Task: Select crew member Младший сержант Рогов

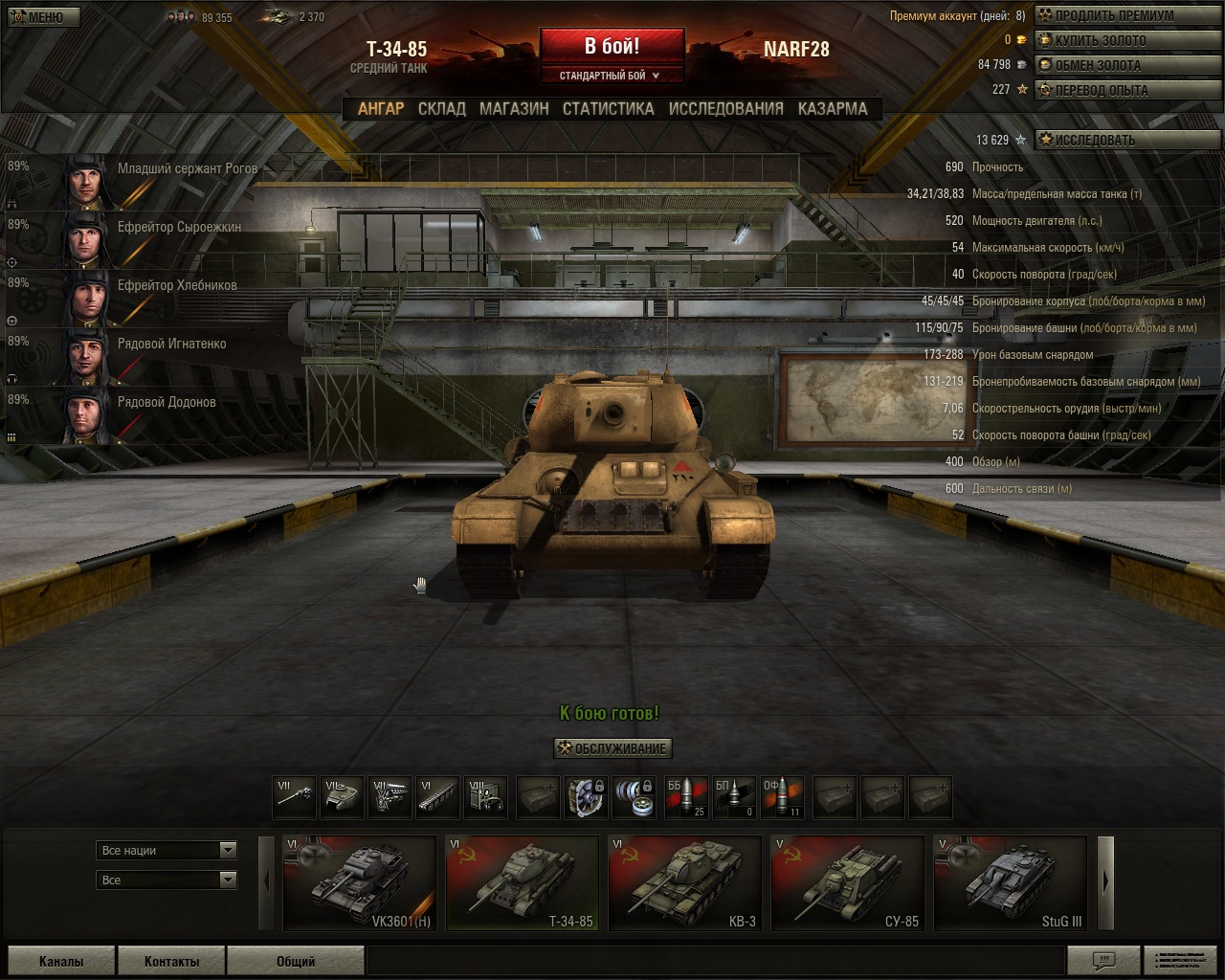Action: point(144,180)
